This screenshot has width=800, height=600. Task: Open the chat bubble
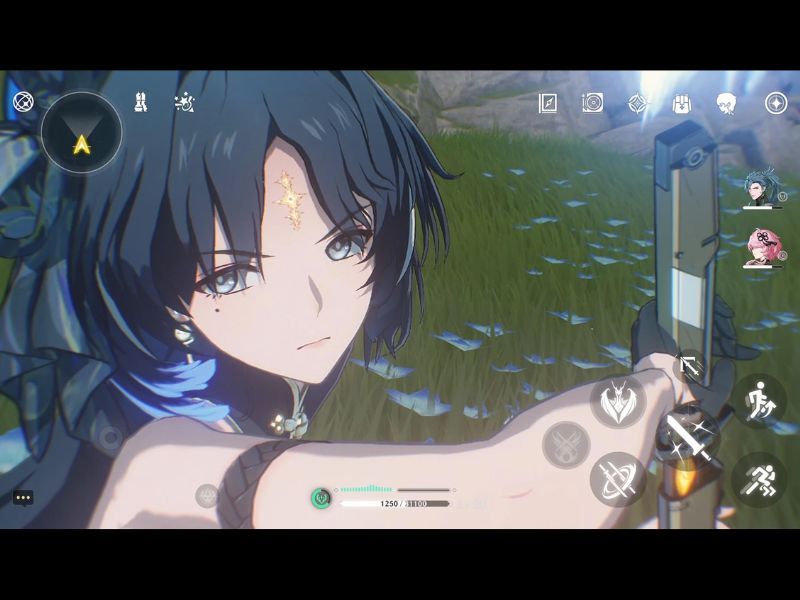click(23, 497)
